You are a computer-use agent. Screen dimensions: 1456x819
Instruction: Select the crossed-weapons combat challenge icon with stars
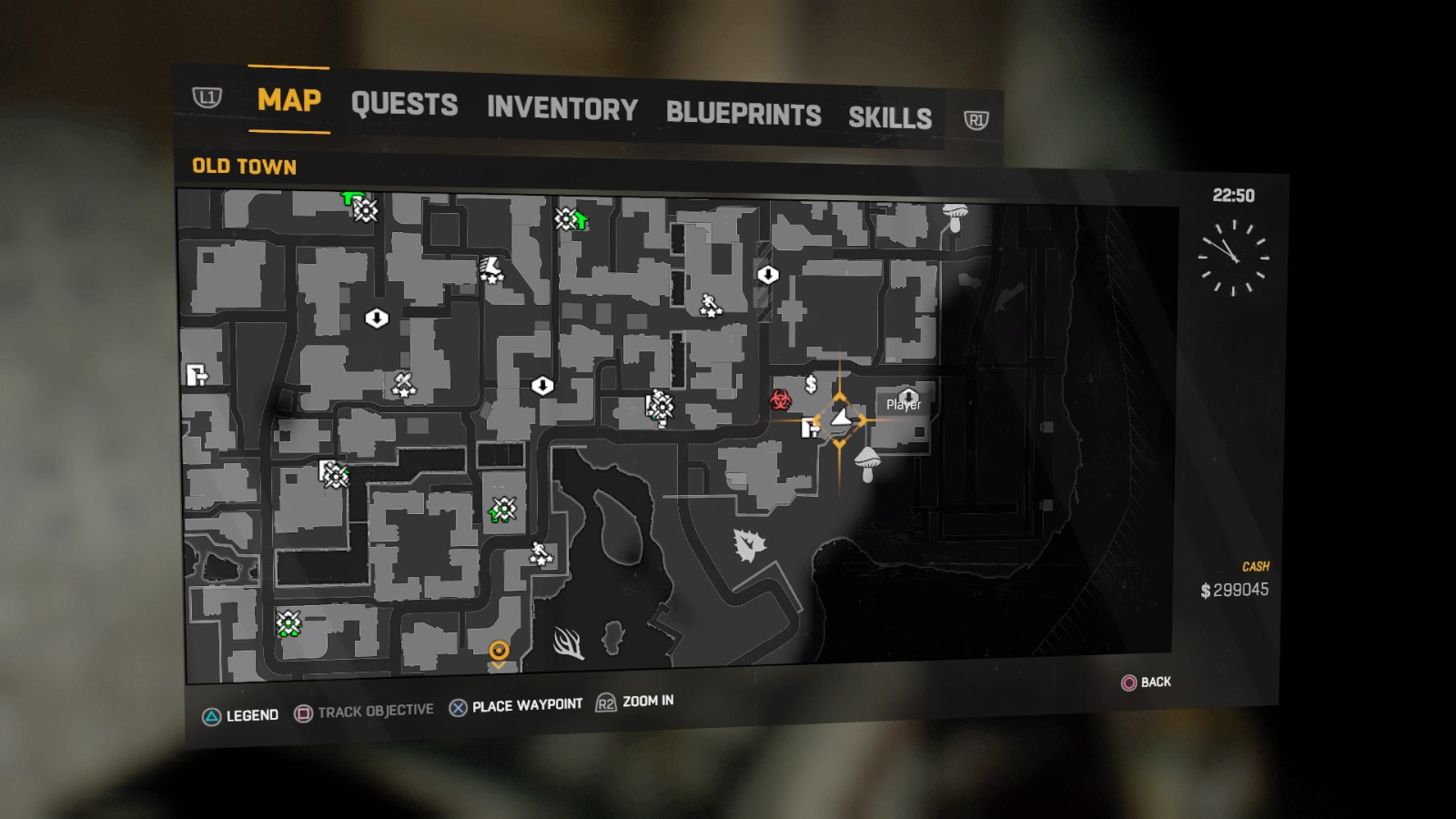[403, 384]
